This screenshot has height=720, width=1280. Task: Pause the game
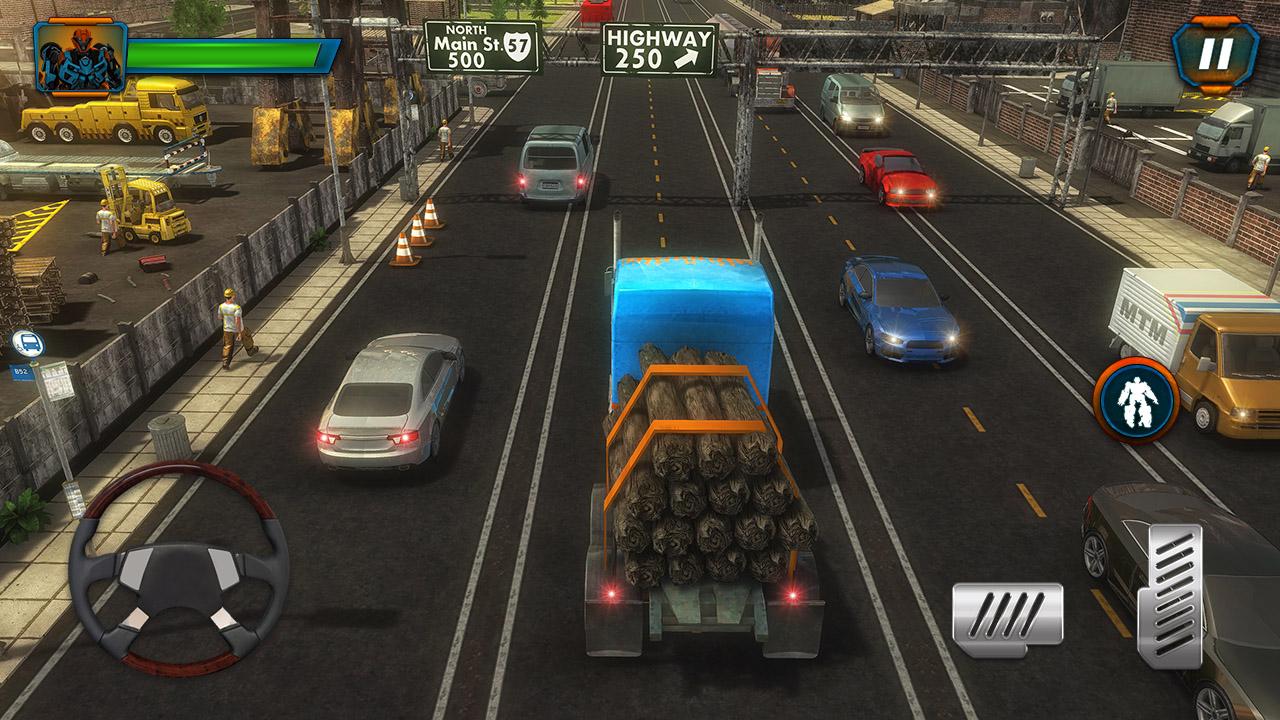1215,55
